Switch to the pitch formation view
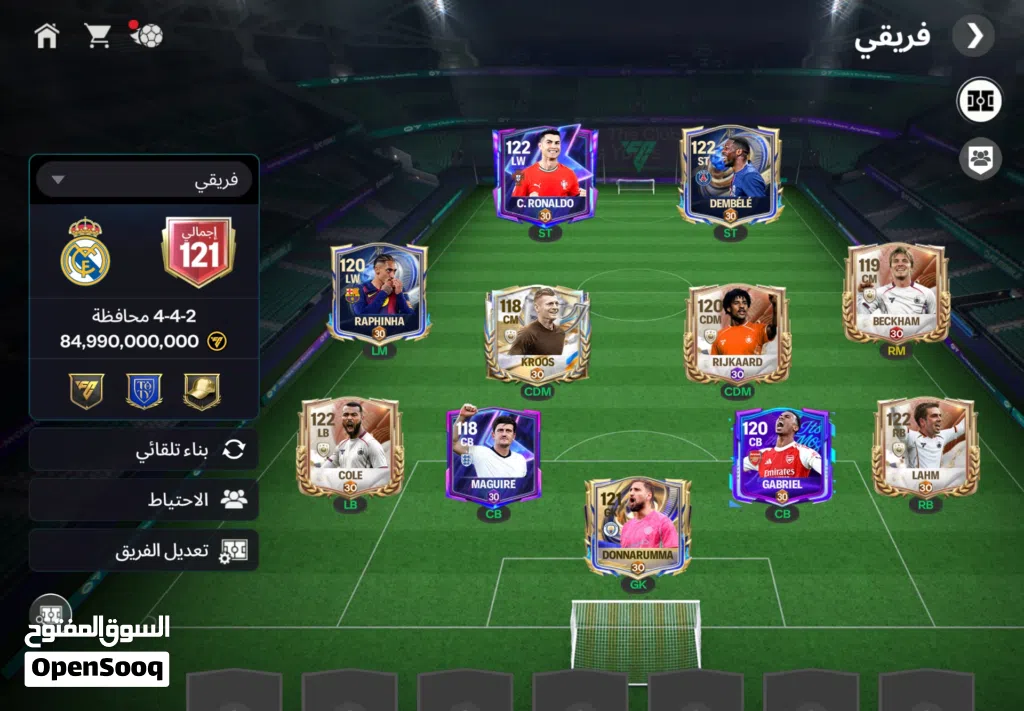The image size is (1024, 711). point(979,101)
